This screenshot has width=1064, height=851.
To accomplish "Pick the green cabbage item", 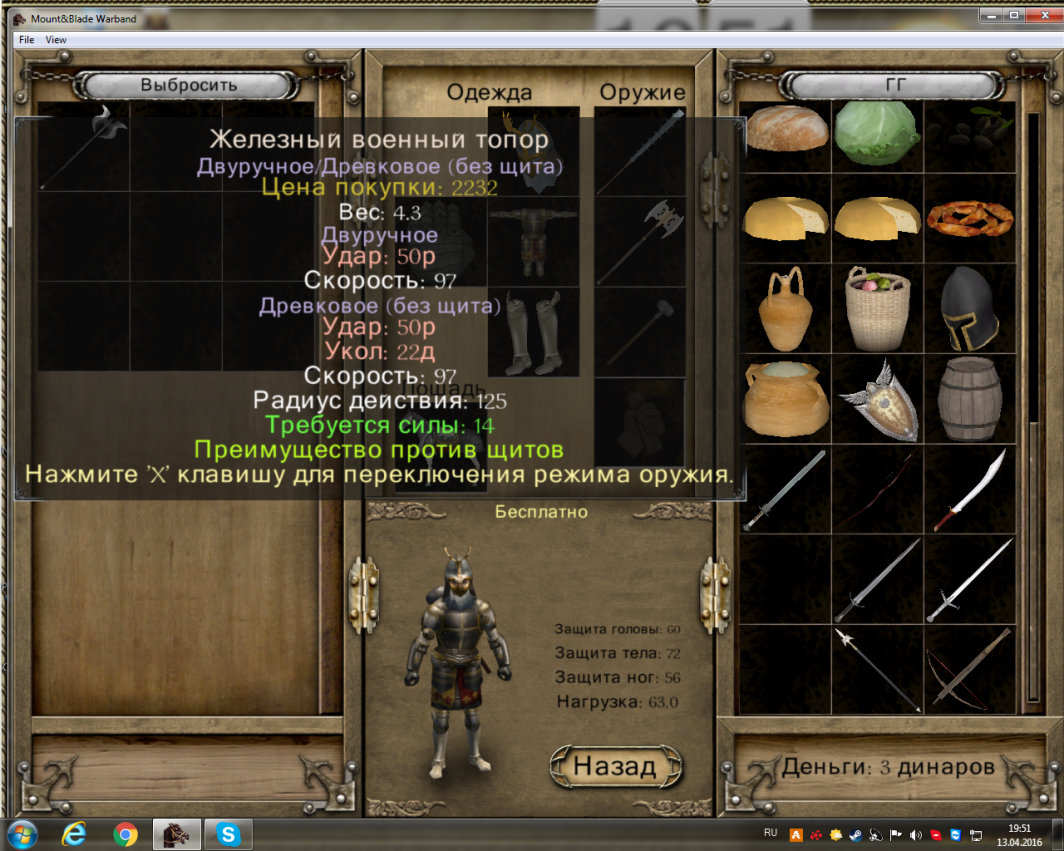I will pyautogui.click(x=877, y=131).
